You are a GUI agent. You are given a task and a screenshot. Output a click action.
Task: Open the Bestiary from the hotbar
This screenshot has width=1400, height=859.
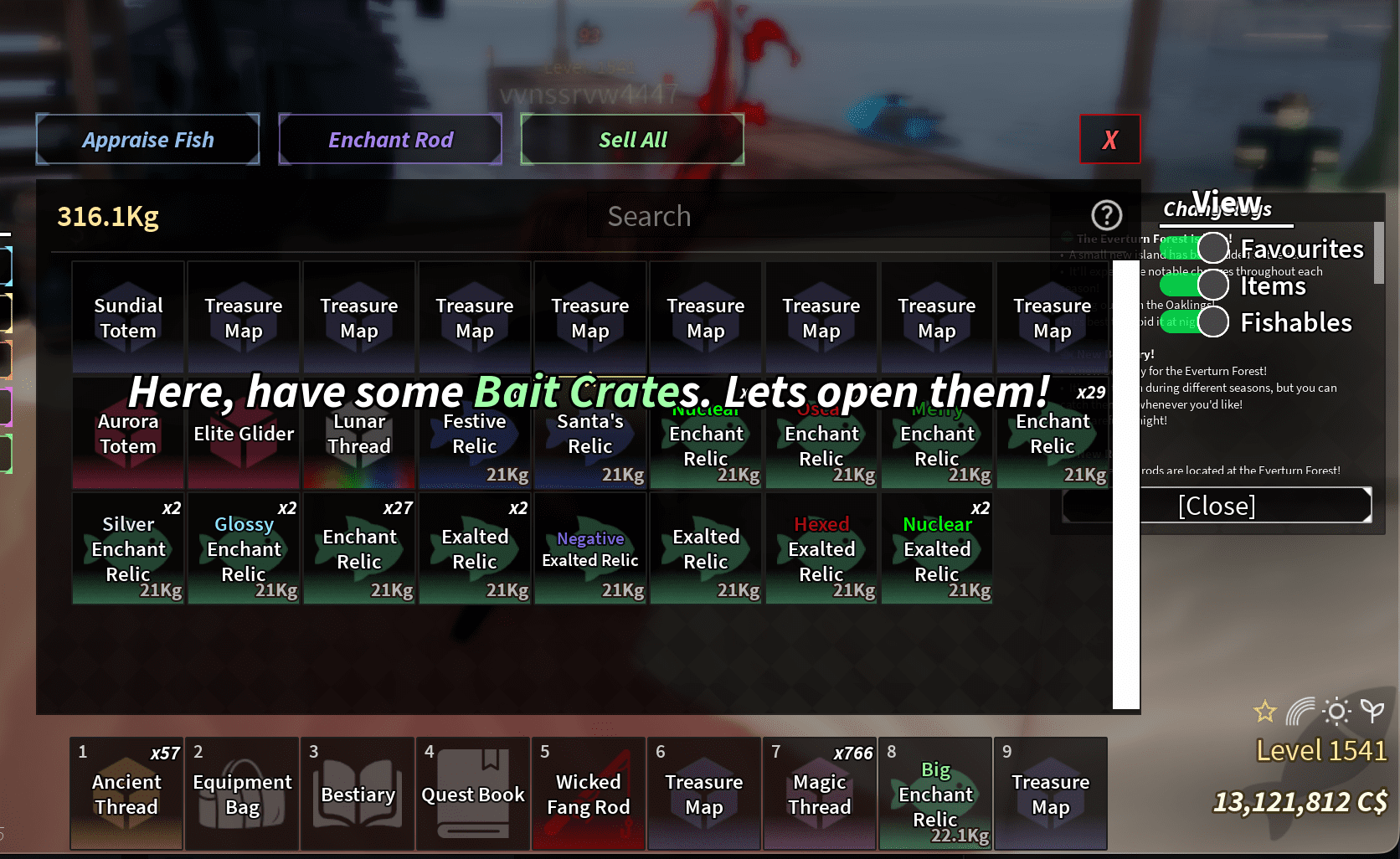click(357, 794)
